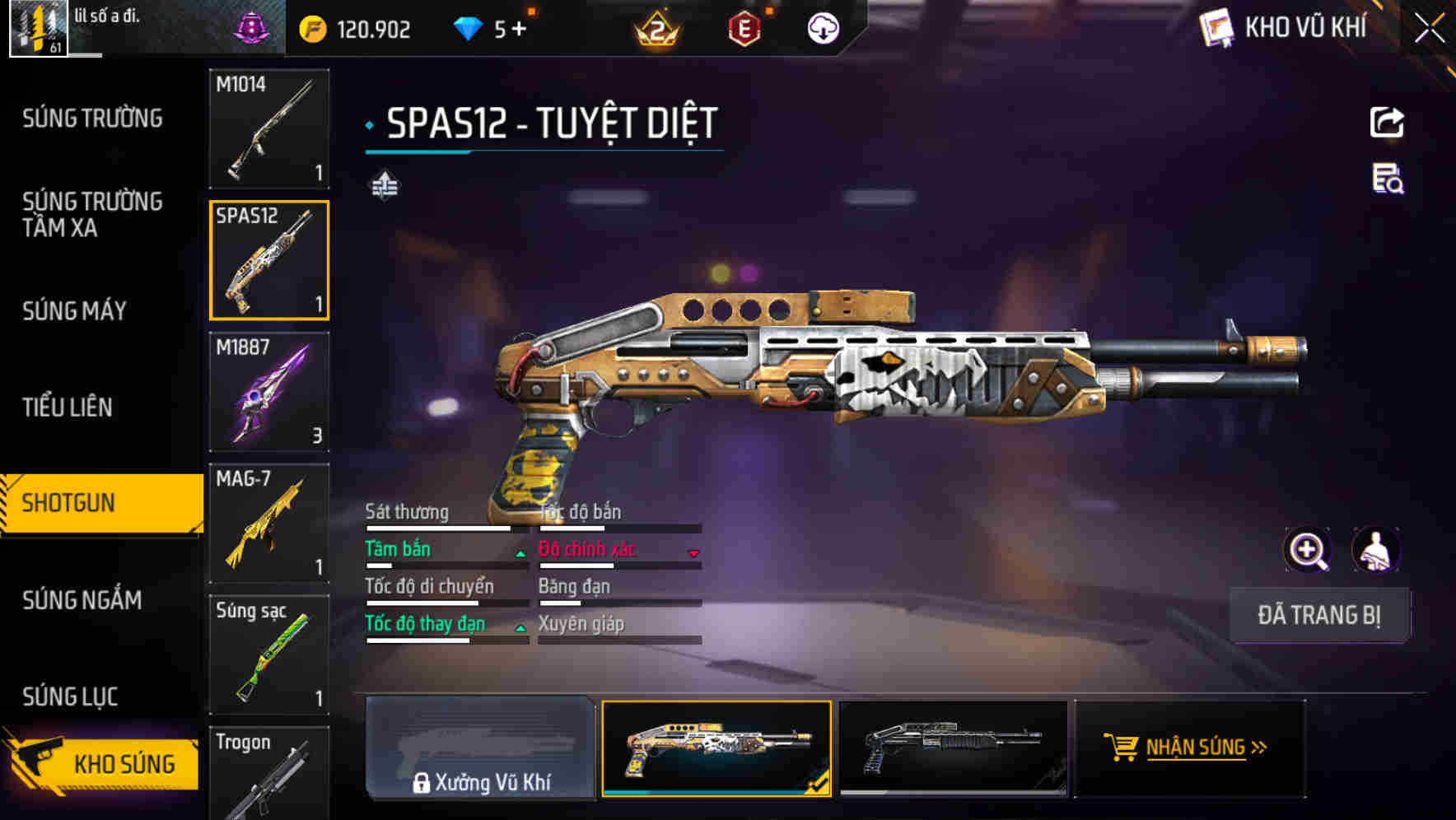The height and width of the screenshot is (820, 1456).
Task: Open the Tiểu Liên weapon category
Action: (x=67, y=407)
